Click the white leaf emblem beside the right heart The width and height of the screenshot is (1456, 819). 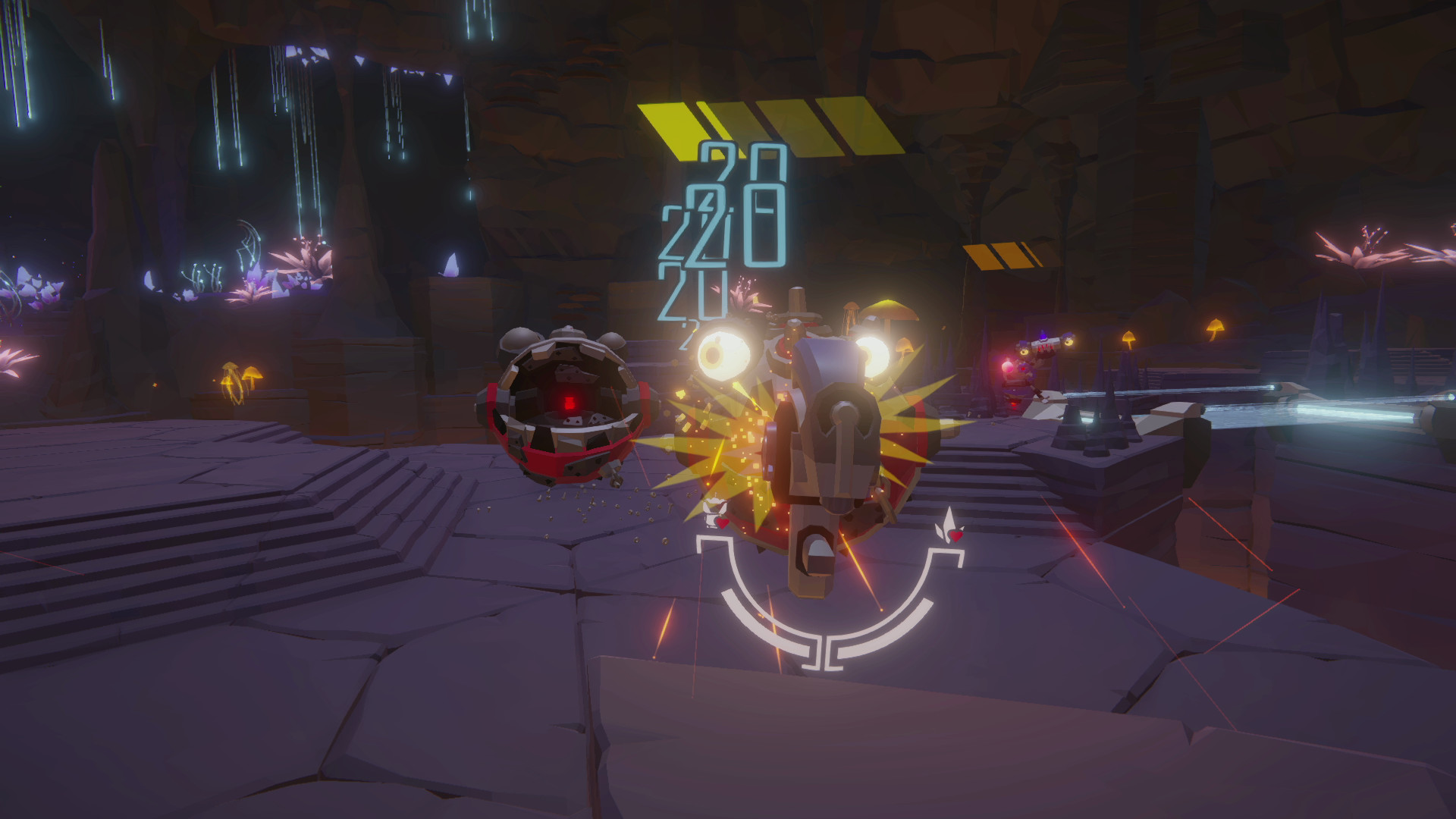coord(946,521)
